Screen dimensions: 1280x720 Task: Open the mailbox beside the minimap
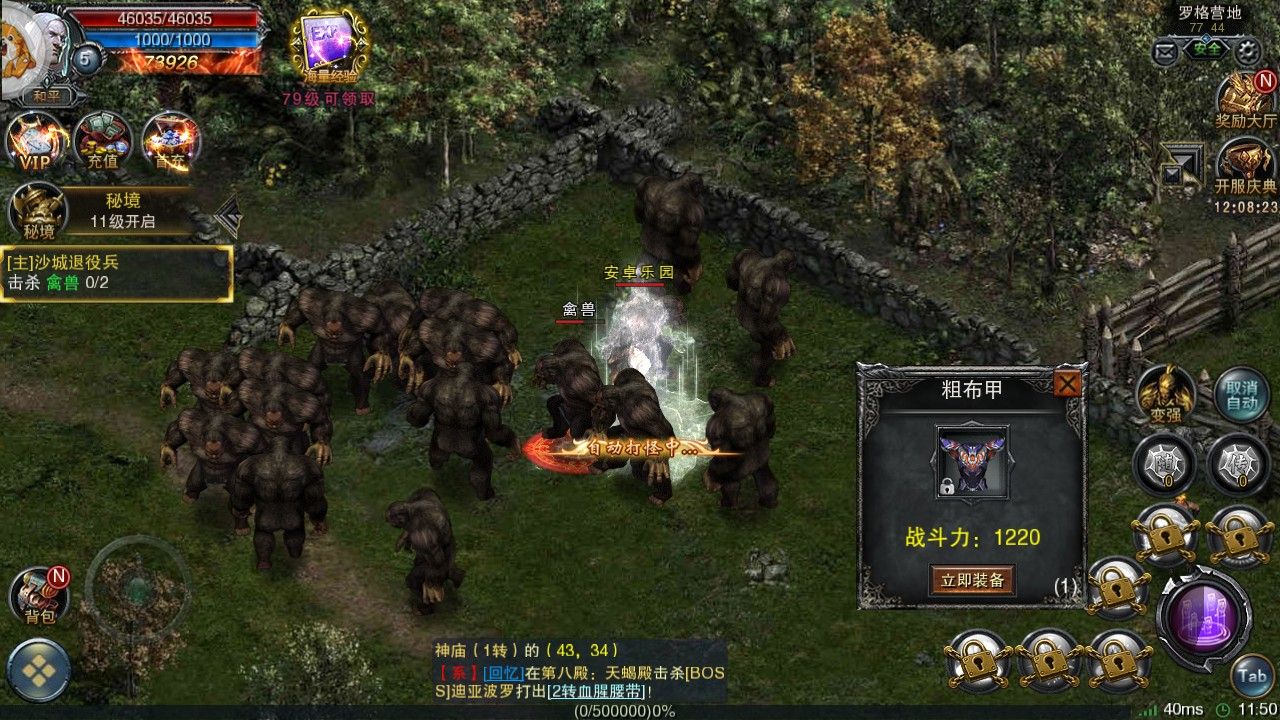coord(1166,48)
